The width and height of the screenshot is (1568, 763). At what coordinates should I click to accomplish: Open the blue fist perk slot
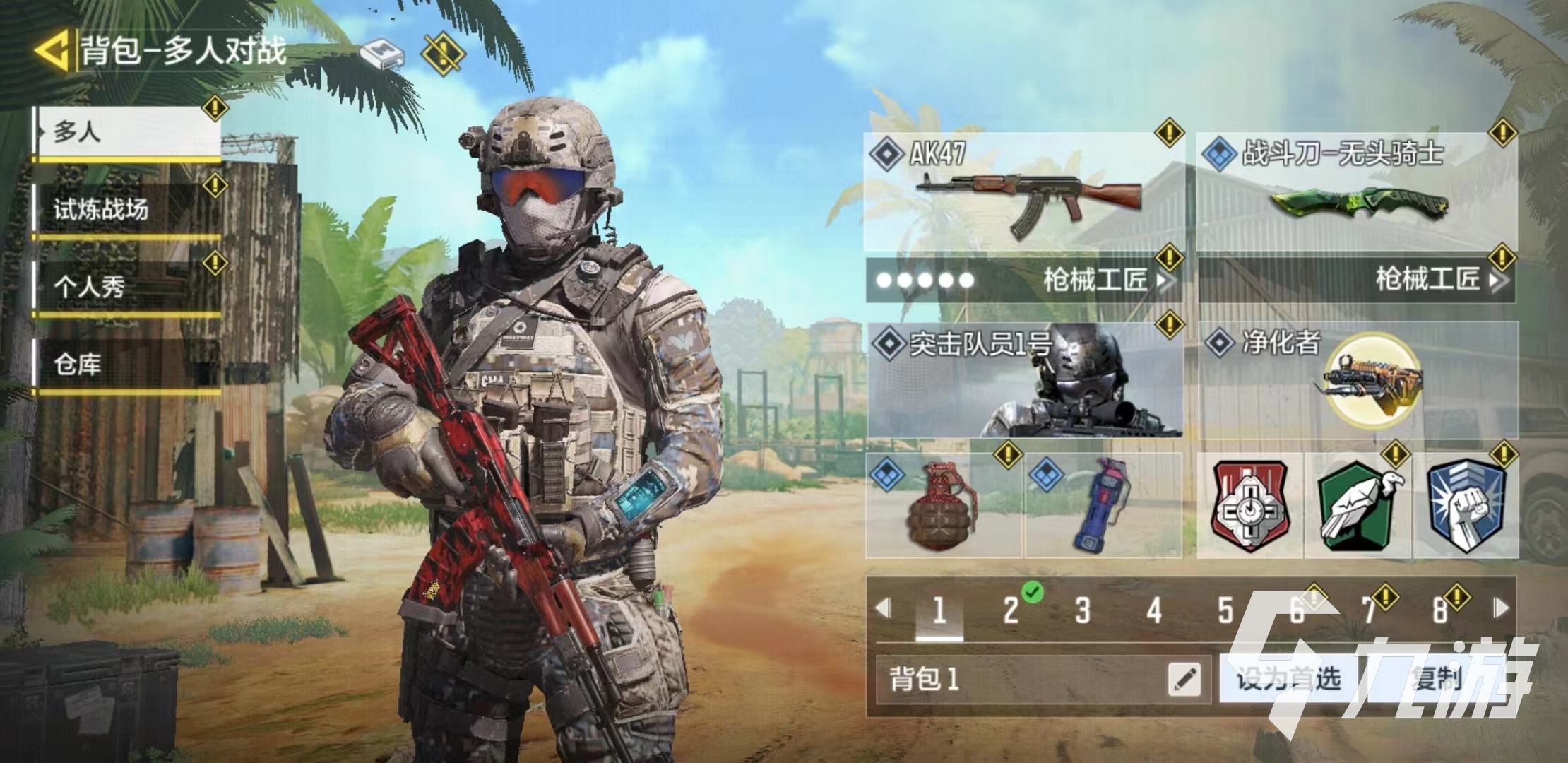1465,506
